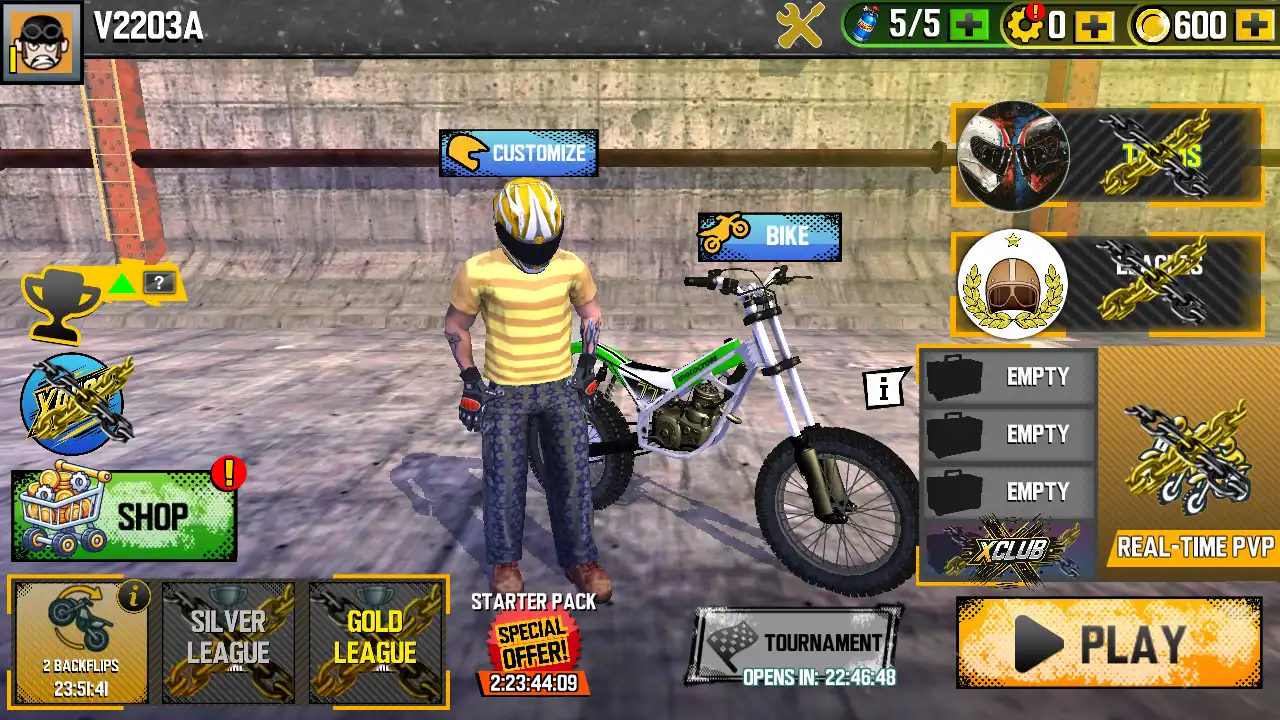Click the player avatar portrait
The image size is (1280, 720).
click(41, 42)
